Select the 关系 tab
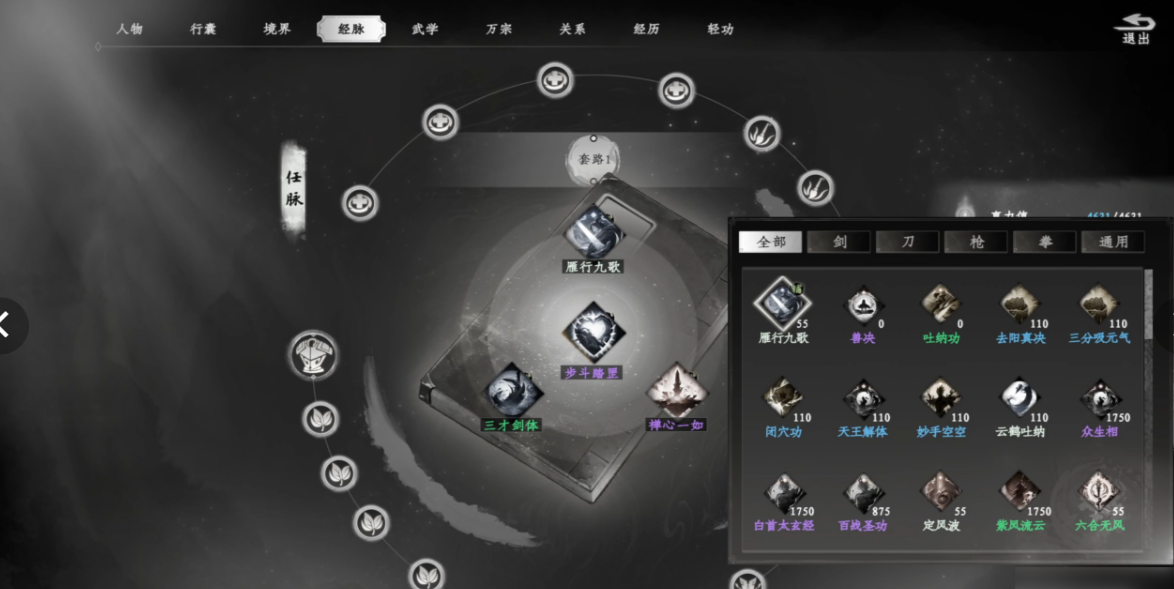This screenshot has height=589, width=1174. [572, 29]
